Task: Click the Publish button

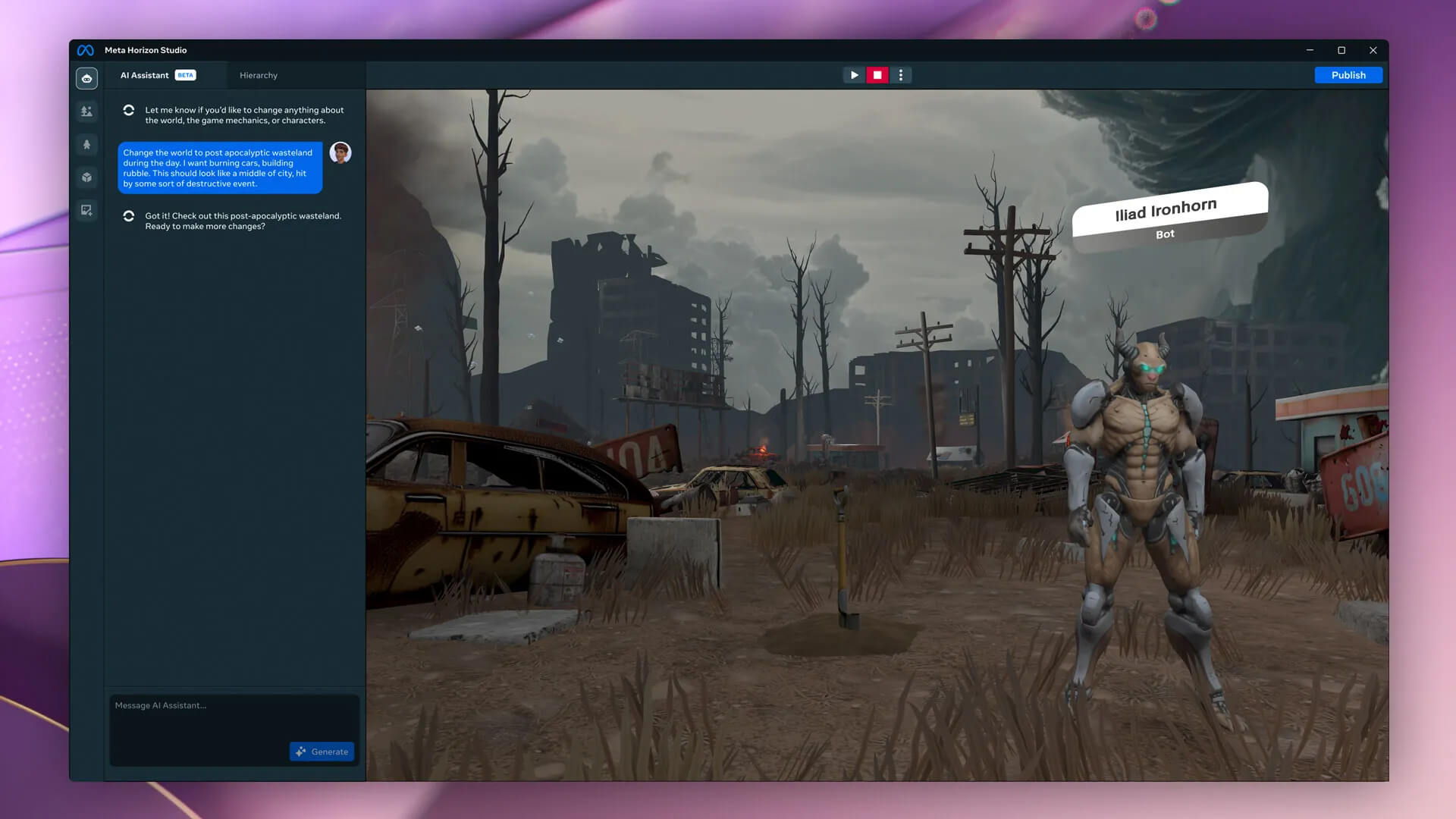Action: pyautogui.click(x=1348, y=75)
